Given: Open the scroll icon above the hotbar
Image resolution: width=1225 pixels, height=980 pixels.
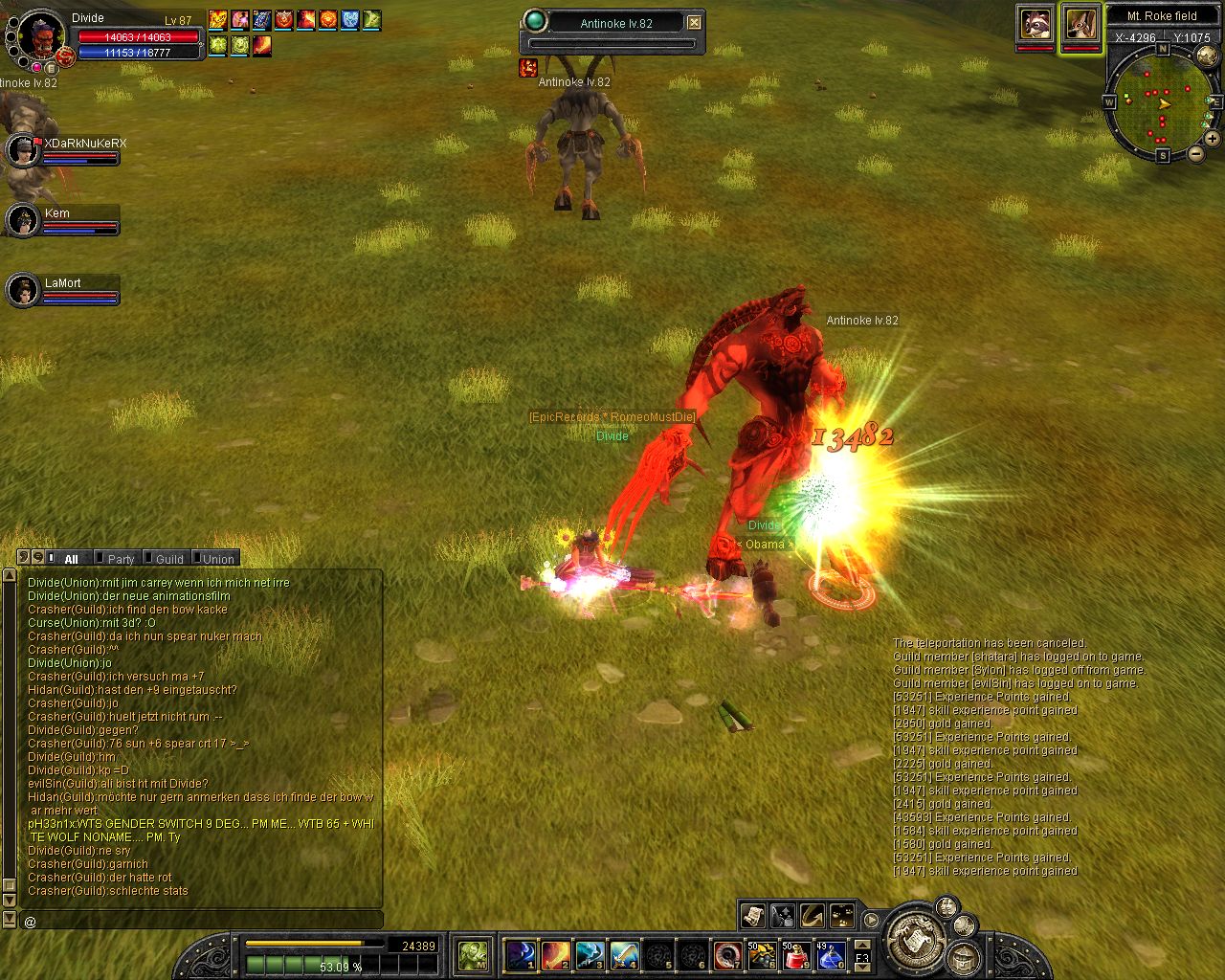Looking at the screenshot, I should tap(752, 916).
